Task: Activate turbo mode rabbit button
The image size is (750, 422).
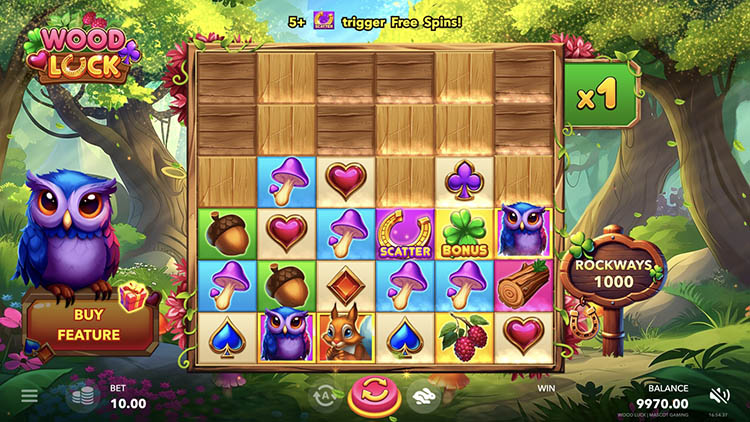Action: (425, 396)
